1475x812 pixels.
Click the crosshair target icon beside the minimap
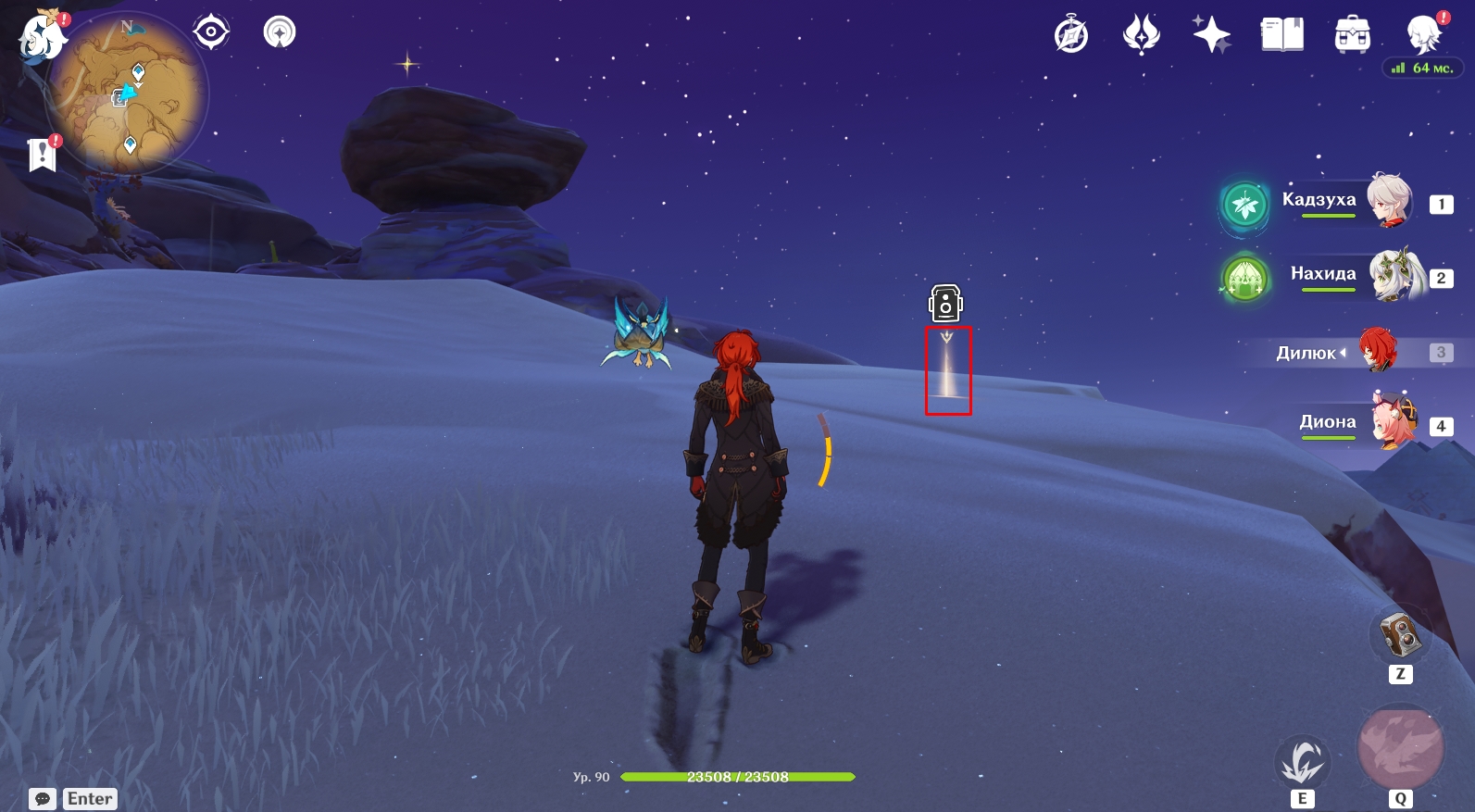tap(211, 32)
